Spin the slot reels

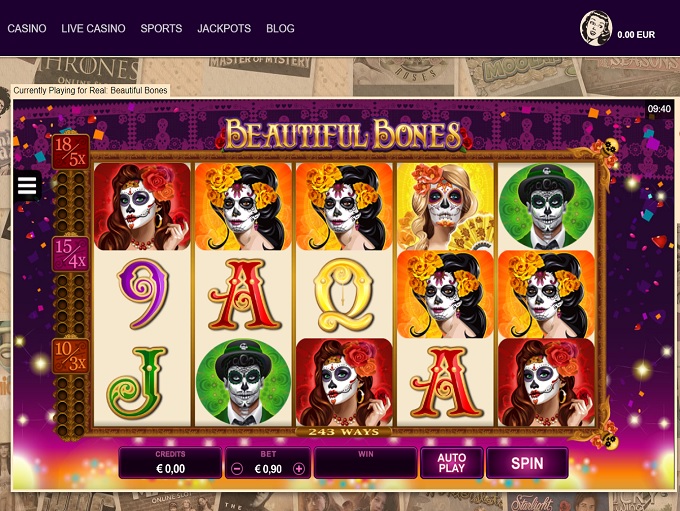527,463
